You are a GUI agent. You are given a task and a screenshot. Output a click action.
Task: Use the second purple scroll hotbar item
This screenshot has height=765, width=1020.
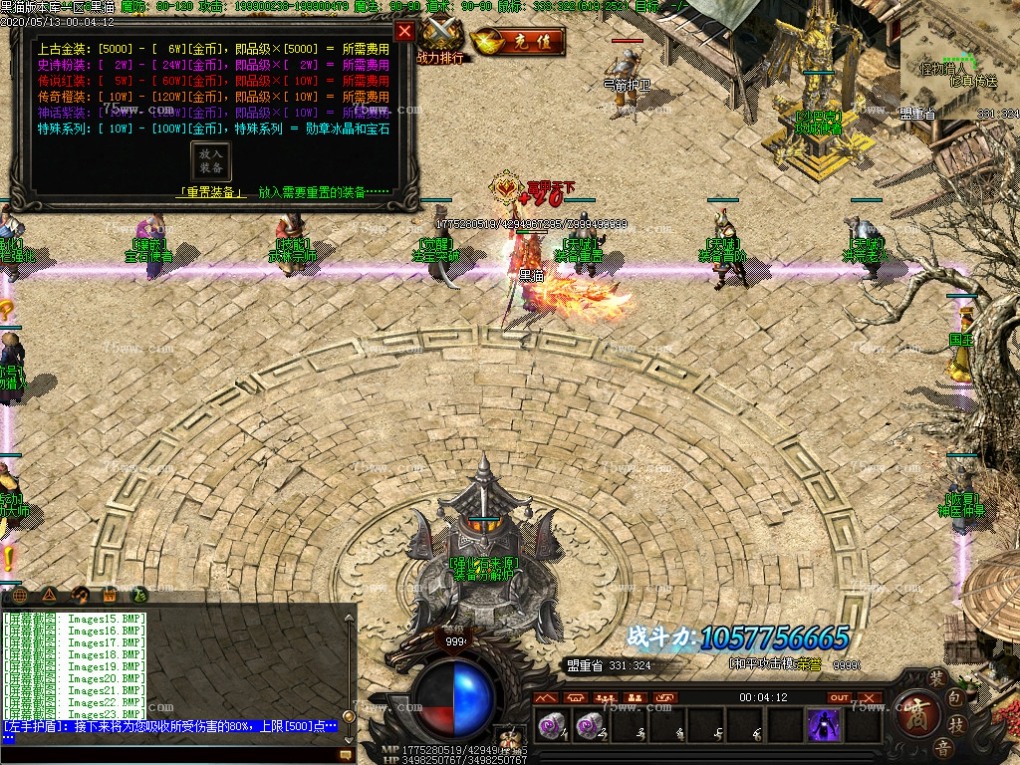587,726
